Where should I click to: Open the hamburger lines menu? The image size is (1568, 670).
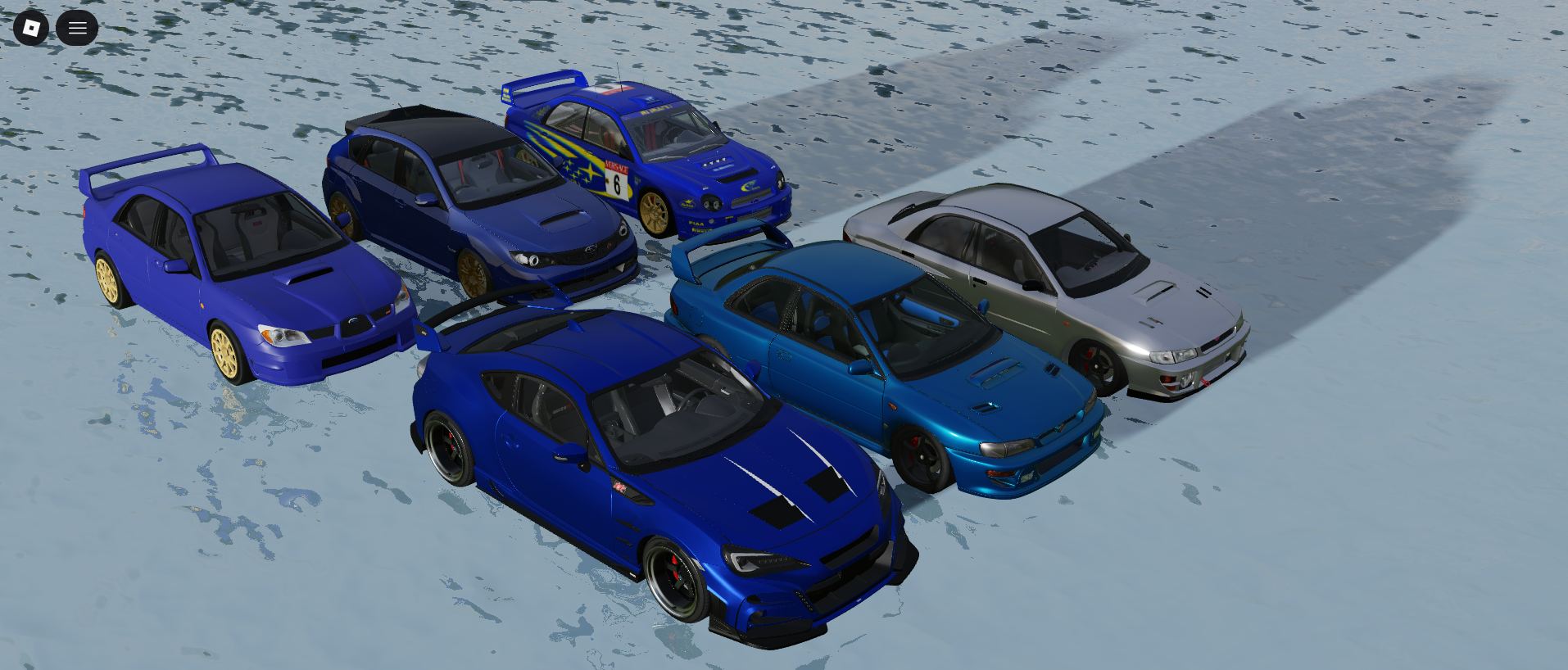[x=77, y=29]
